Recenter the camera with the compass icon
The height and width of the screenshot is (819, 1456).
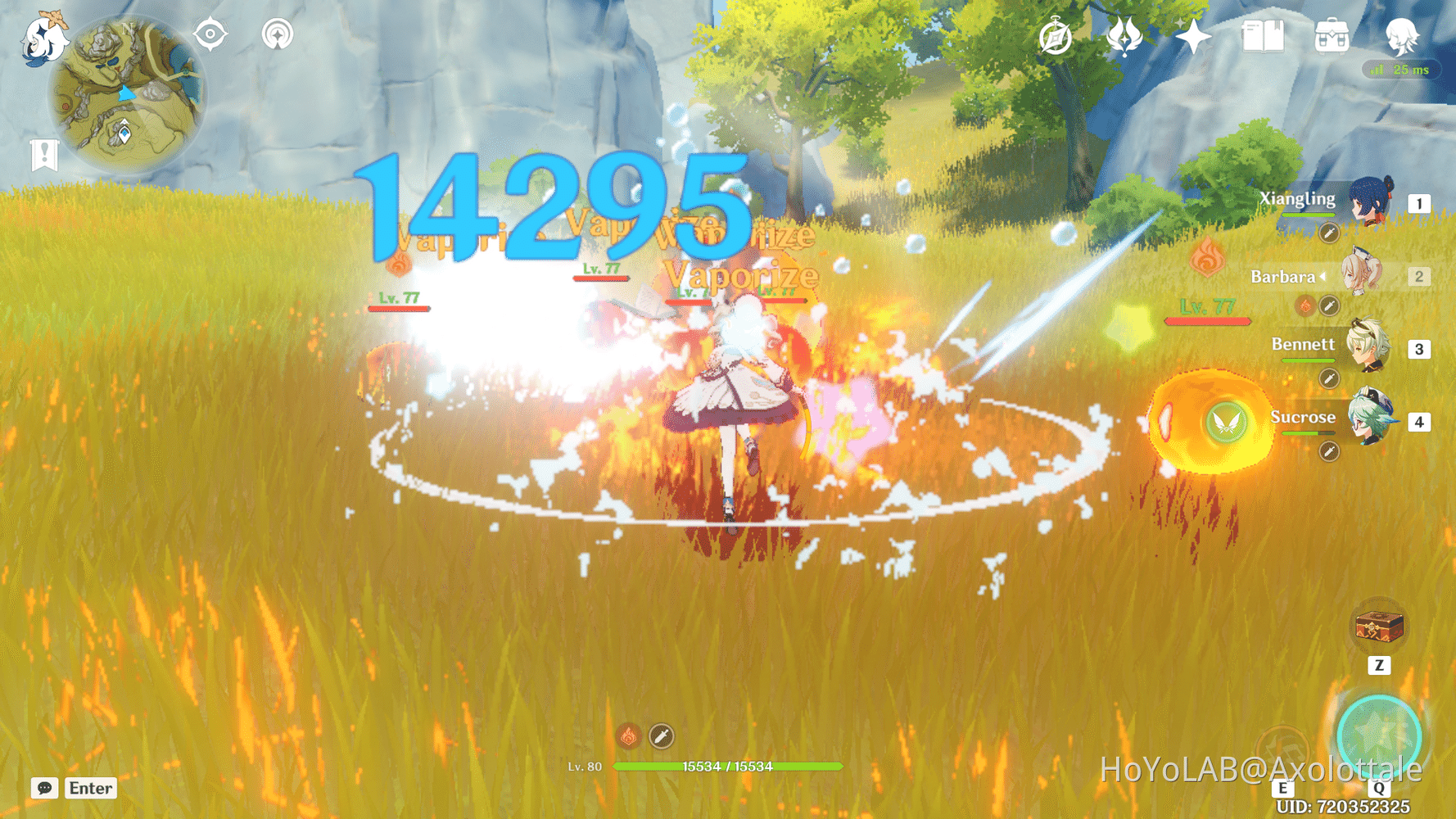point(210,34)
